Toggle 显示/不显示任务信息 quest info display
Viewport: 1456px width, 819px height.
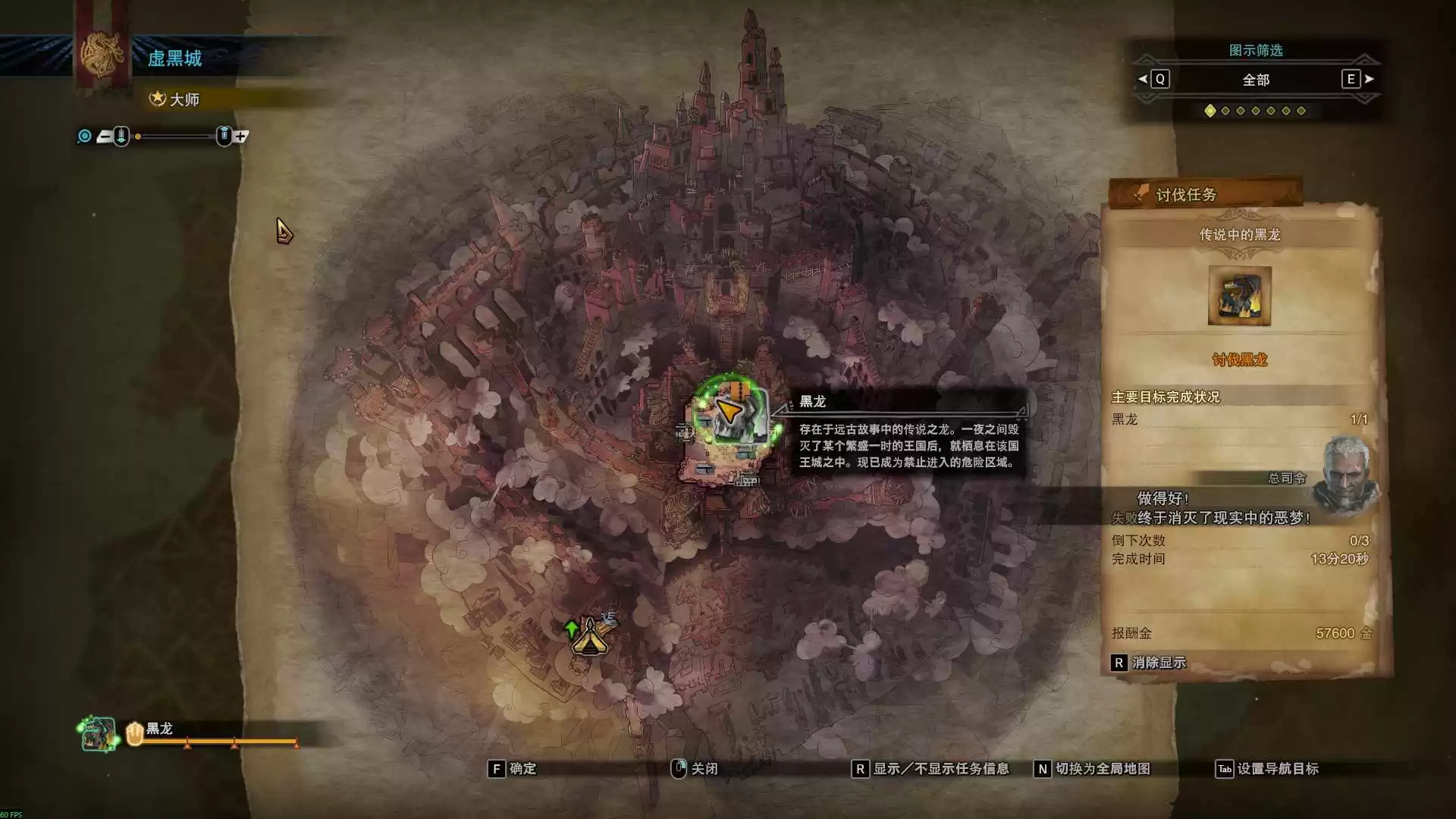click(x=931, y=769)
